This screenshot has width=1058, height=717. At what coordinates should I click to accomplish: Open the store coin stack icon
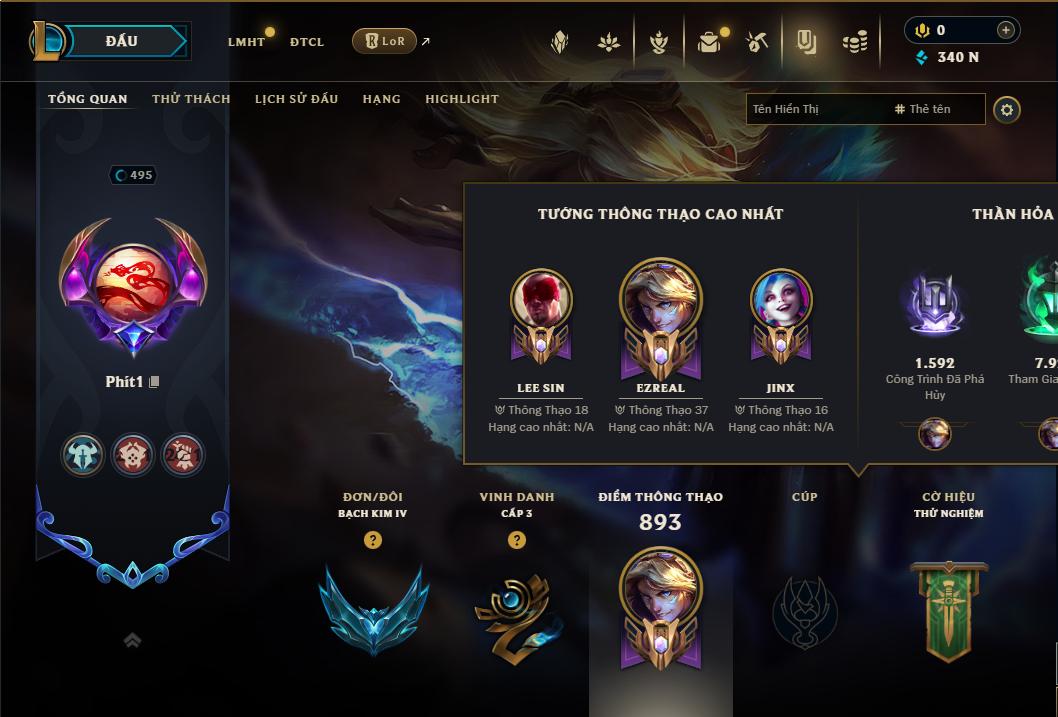(x=854, y=42)
